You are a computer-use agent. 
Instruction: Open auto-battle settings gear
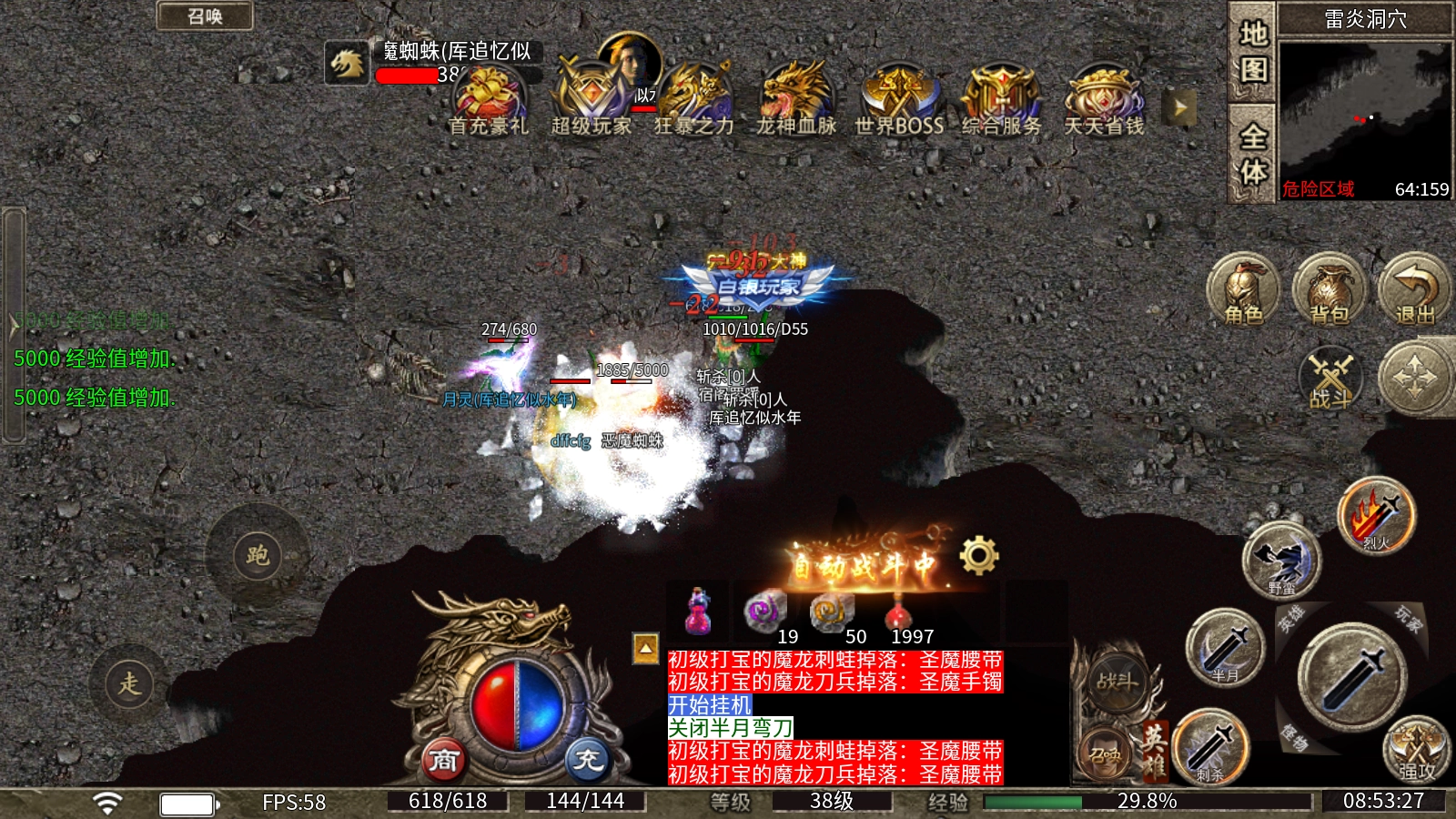tap(978, 555)
